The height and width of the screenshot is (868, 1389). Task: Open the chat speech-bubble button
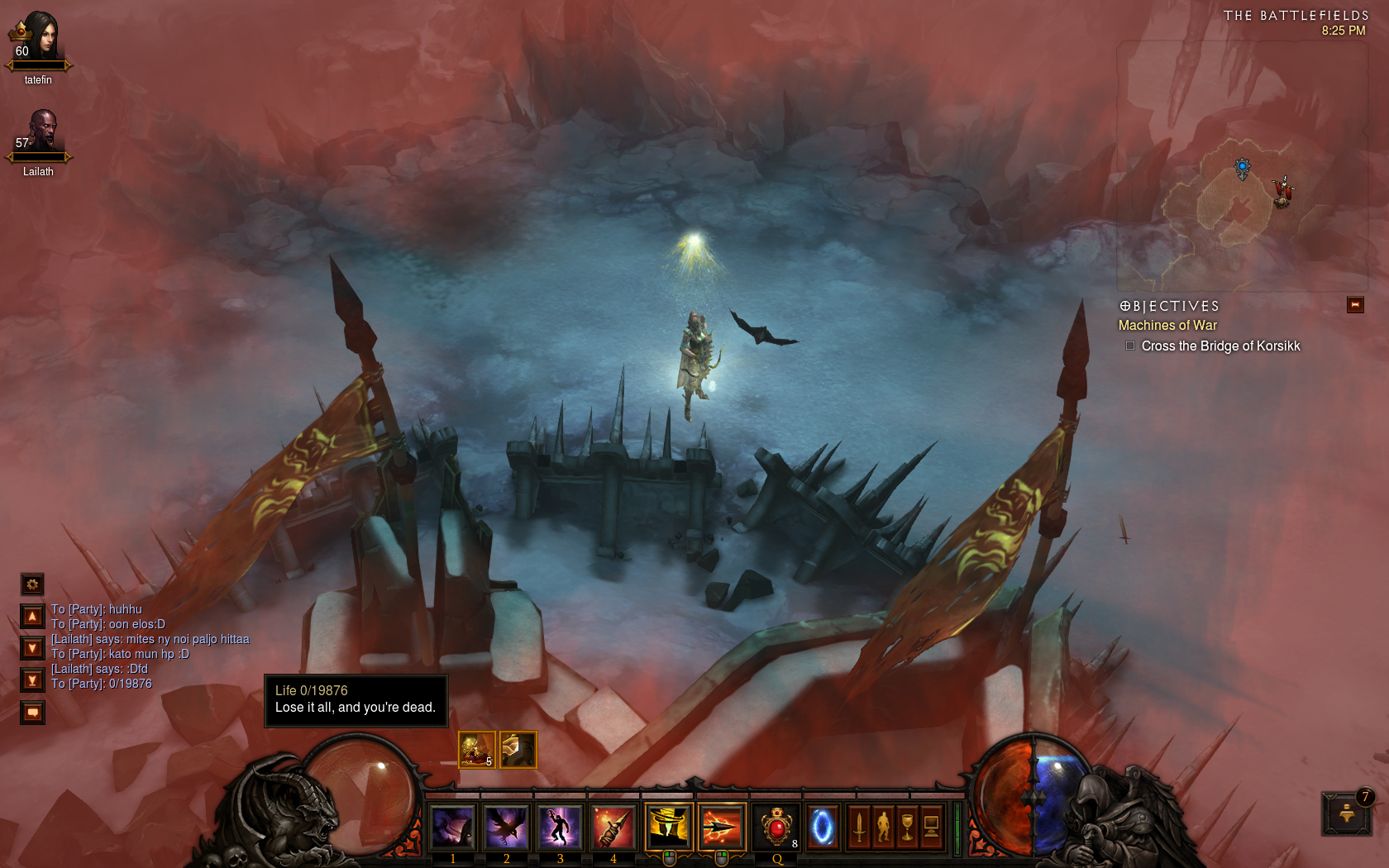tap(32, 712)
